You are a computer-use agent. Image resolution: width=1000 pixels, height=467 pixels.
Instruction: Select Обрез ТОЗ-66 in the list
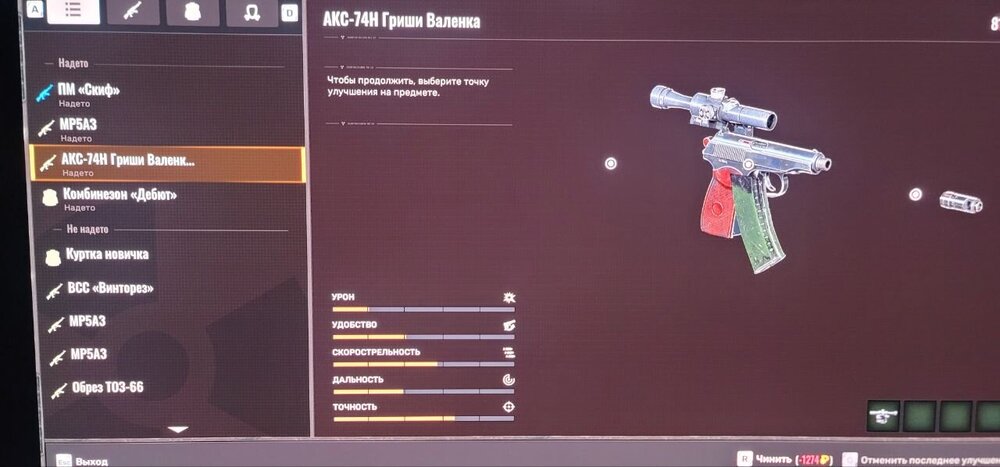(x=107, y=388)
